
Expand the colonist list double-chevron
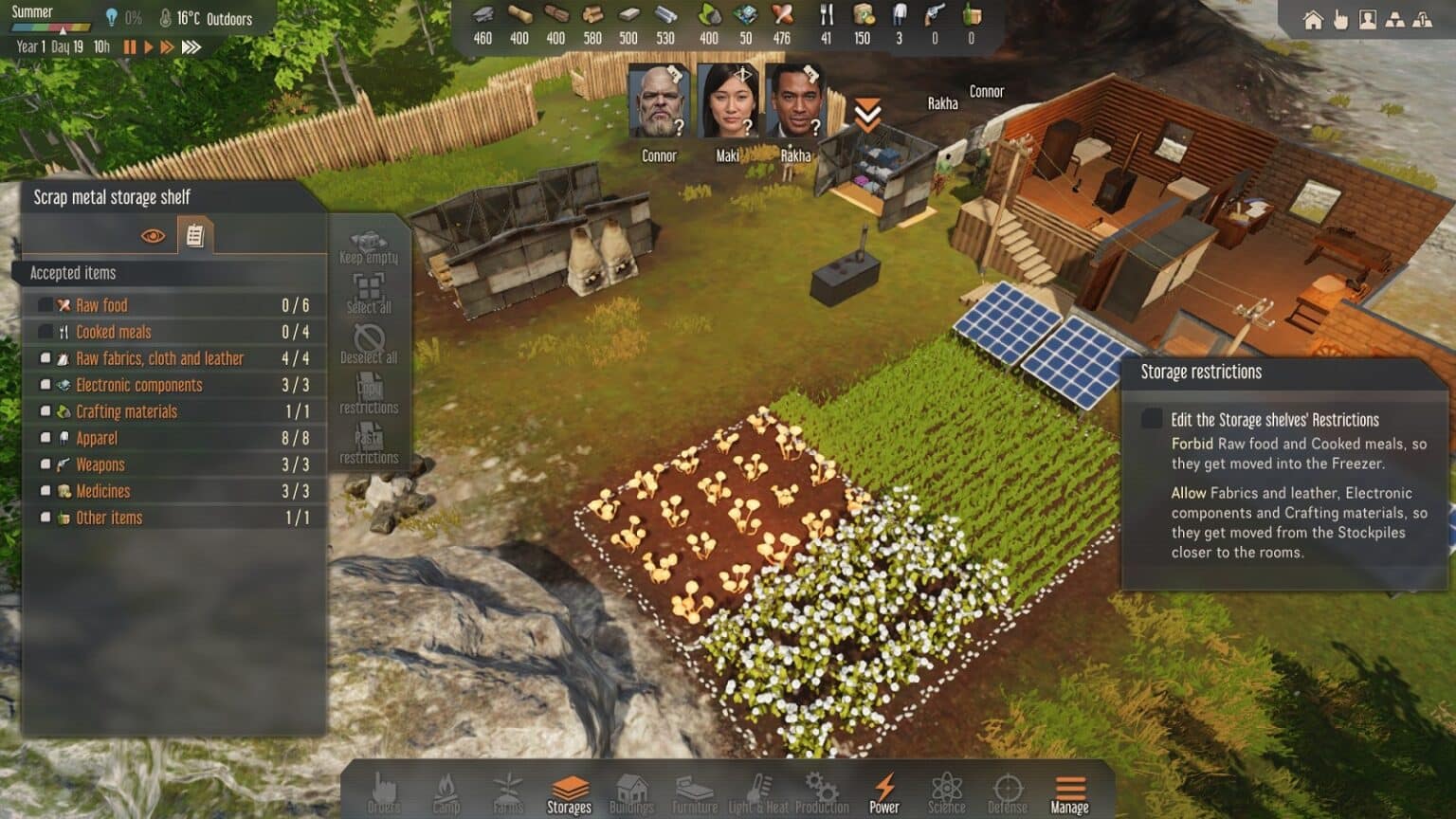pos(867,116)
